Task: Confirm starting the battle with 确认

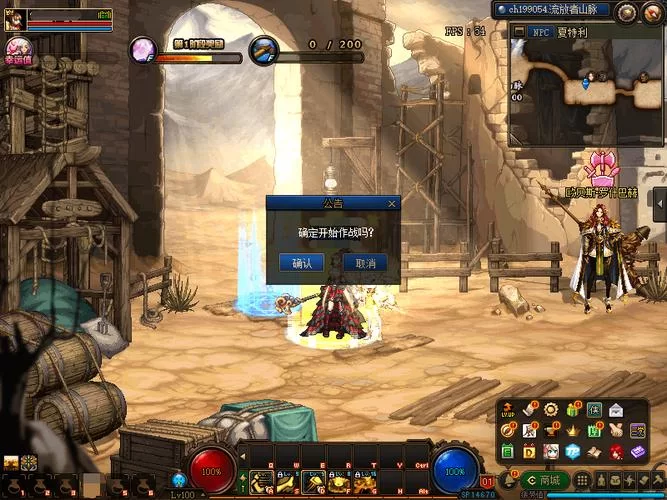Action: pyautogui.click(x=301, y=263)
